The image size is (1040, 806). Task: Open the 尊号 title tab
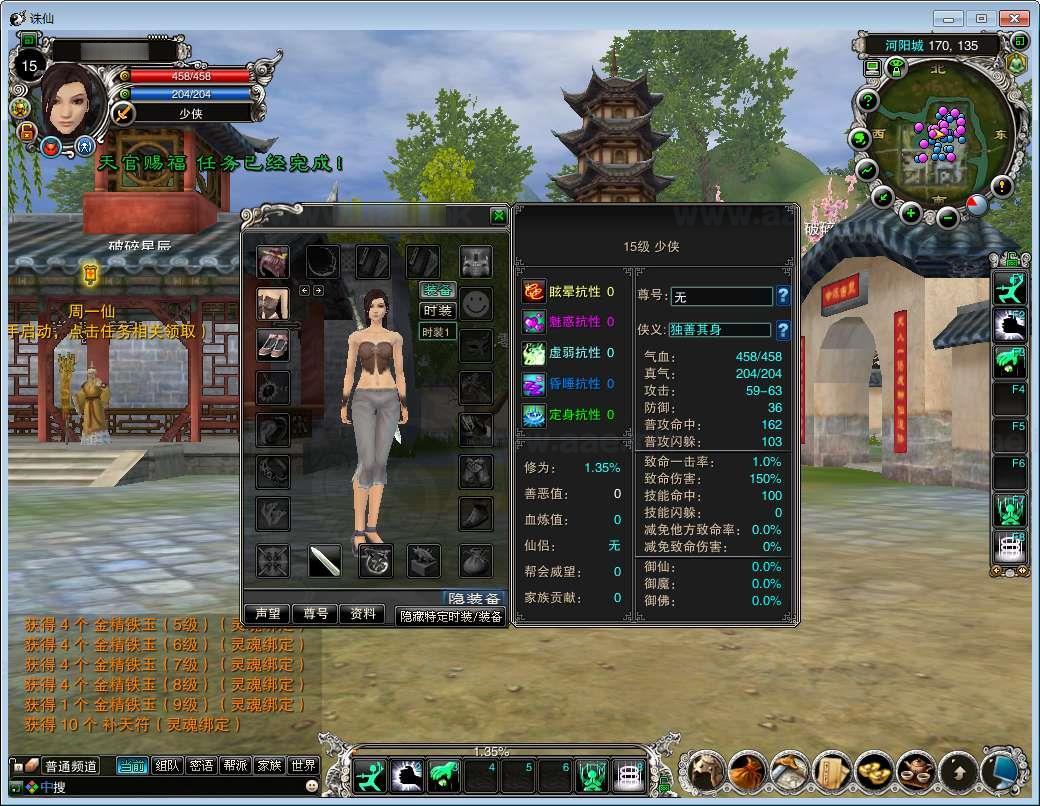[x=315, y=614]
